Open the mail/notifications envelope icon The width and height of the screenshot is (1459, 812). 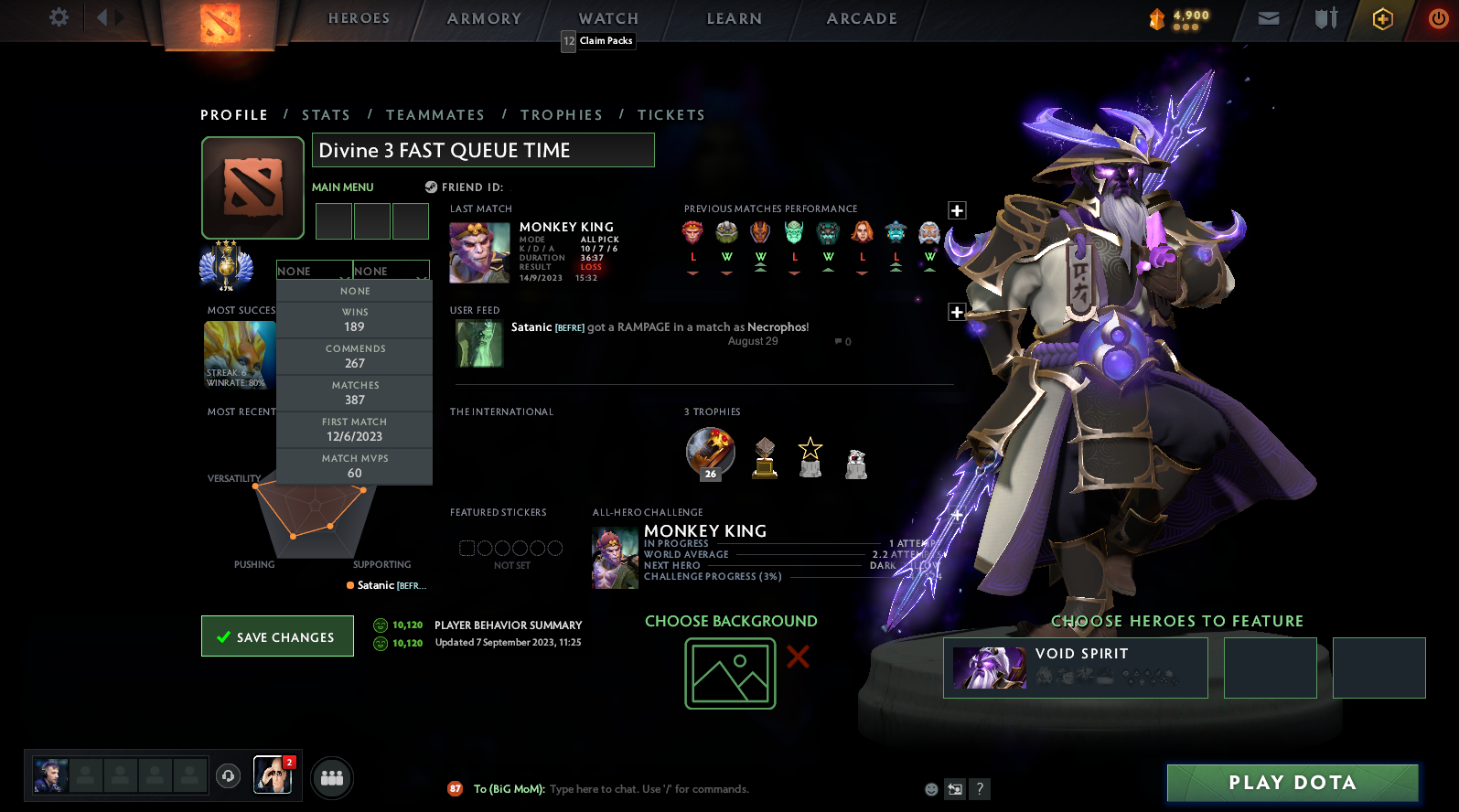point(1268,17)
